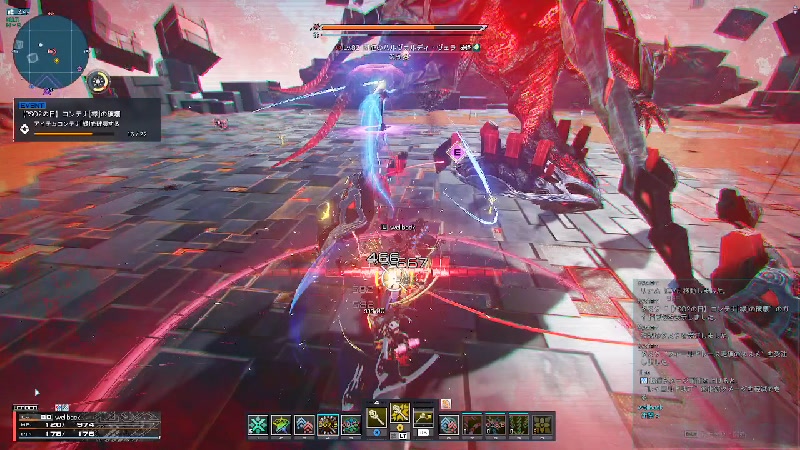Select the yellow flower skill slot
Image resolution: width=800 pixels, height=450 pixels.
[x=543, y=424]
